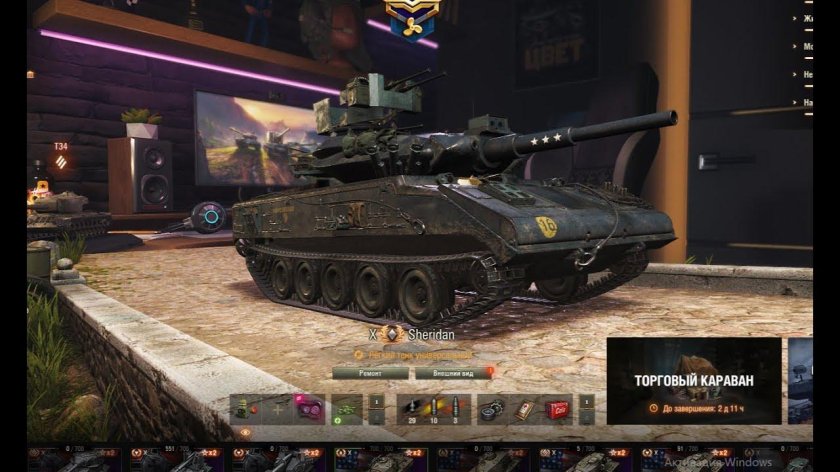Select the red Cola crate consumable

coord(557,409)
